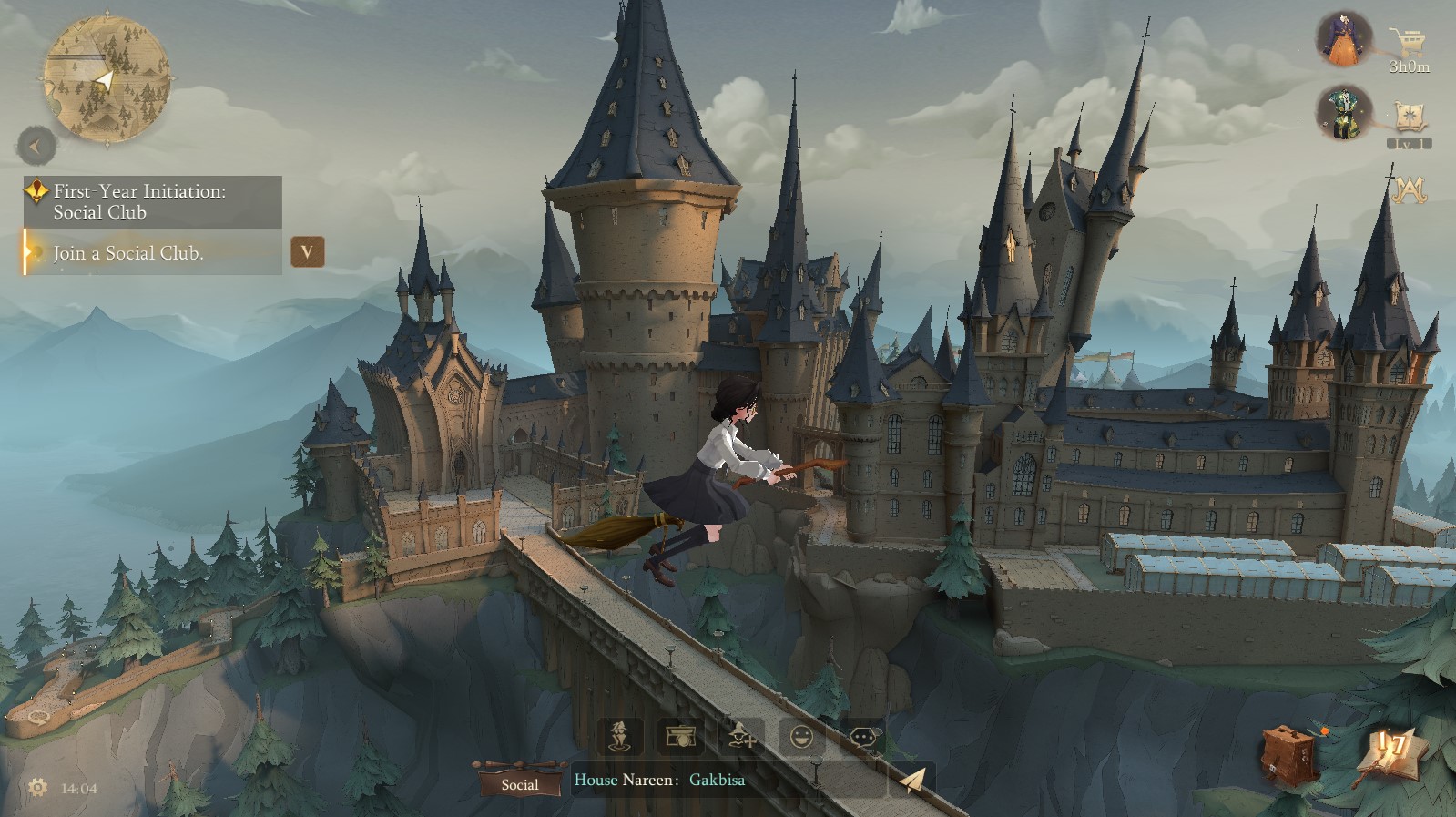Add a friend with the wizard-plus icon
Image resolution: width=1456 pixels, height=817 pixels.
tap(741, 735)
